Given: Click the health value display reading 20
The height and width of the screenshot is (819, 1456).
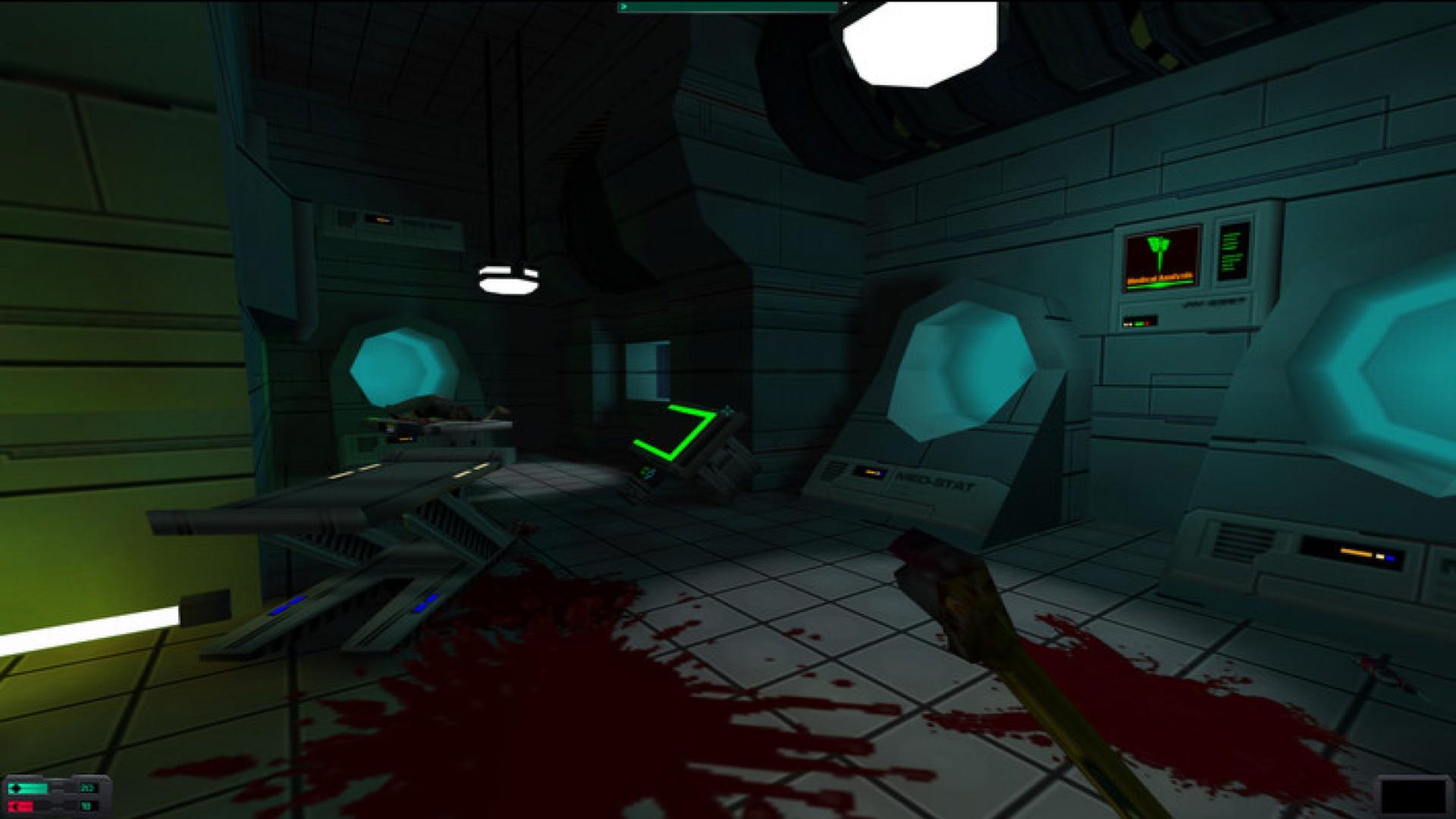Looking at the screenshot, I should coord(86,787).
